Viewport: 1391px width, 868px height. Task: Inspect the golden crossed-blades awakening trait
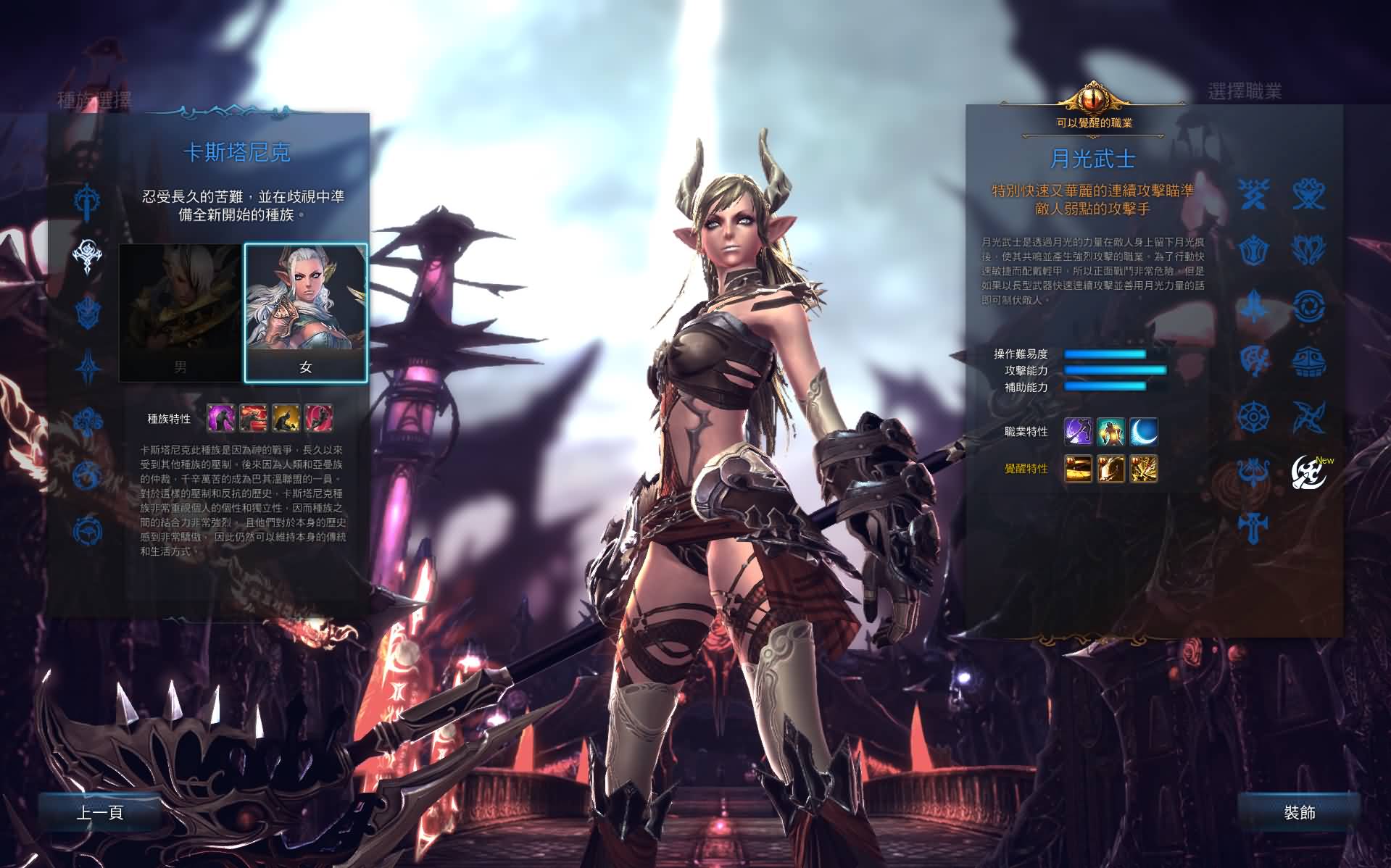click(1143, 469)
